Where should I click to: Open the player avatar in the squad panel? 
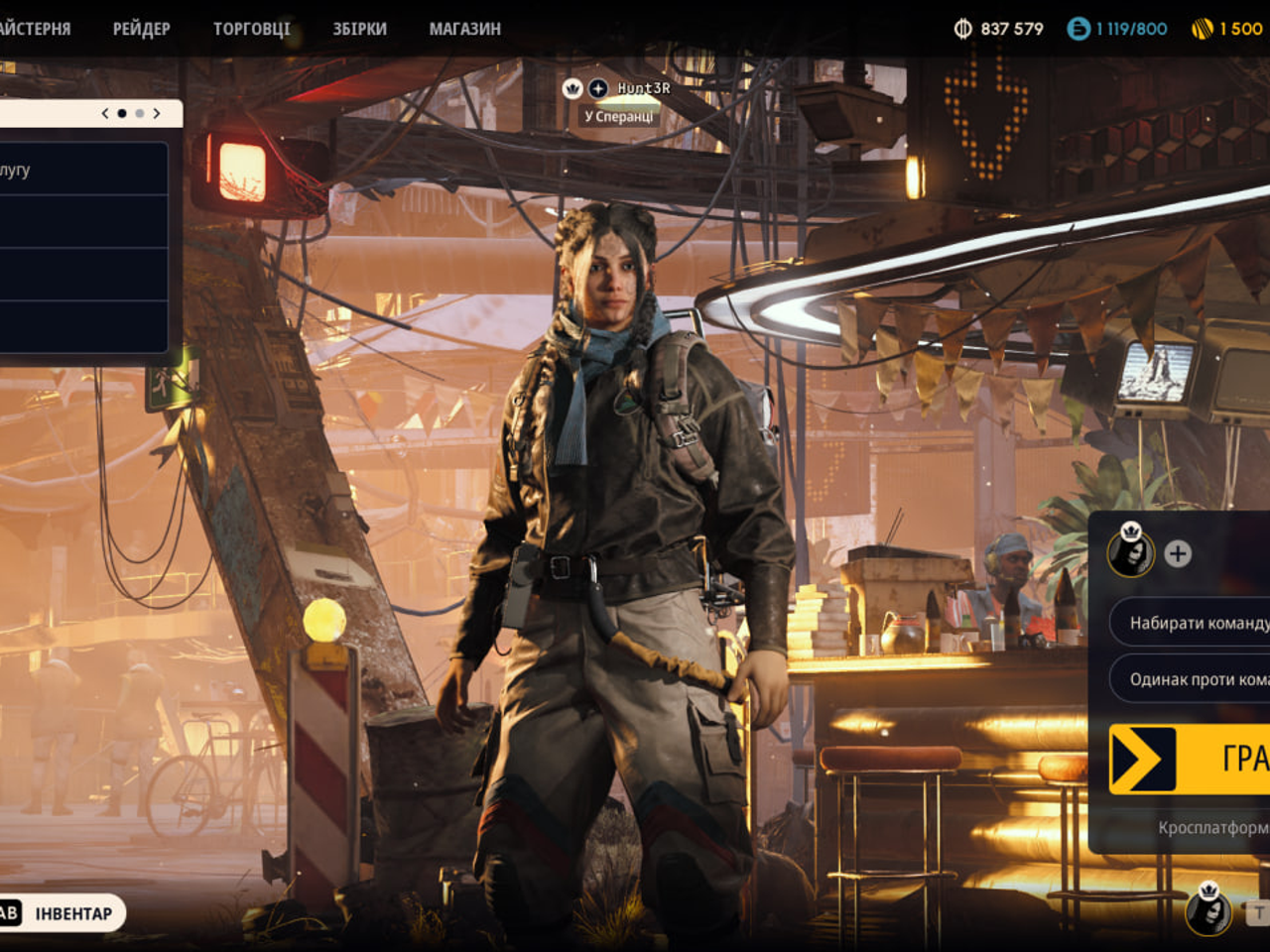[x=1131, y=551]
